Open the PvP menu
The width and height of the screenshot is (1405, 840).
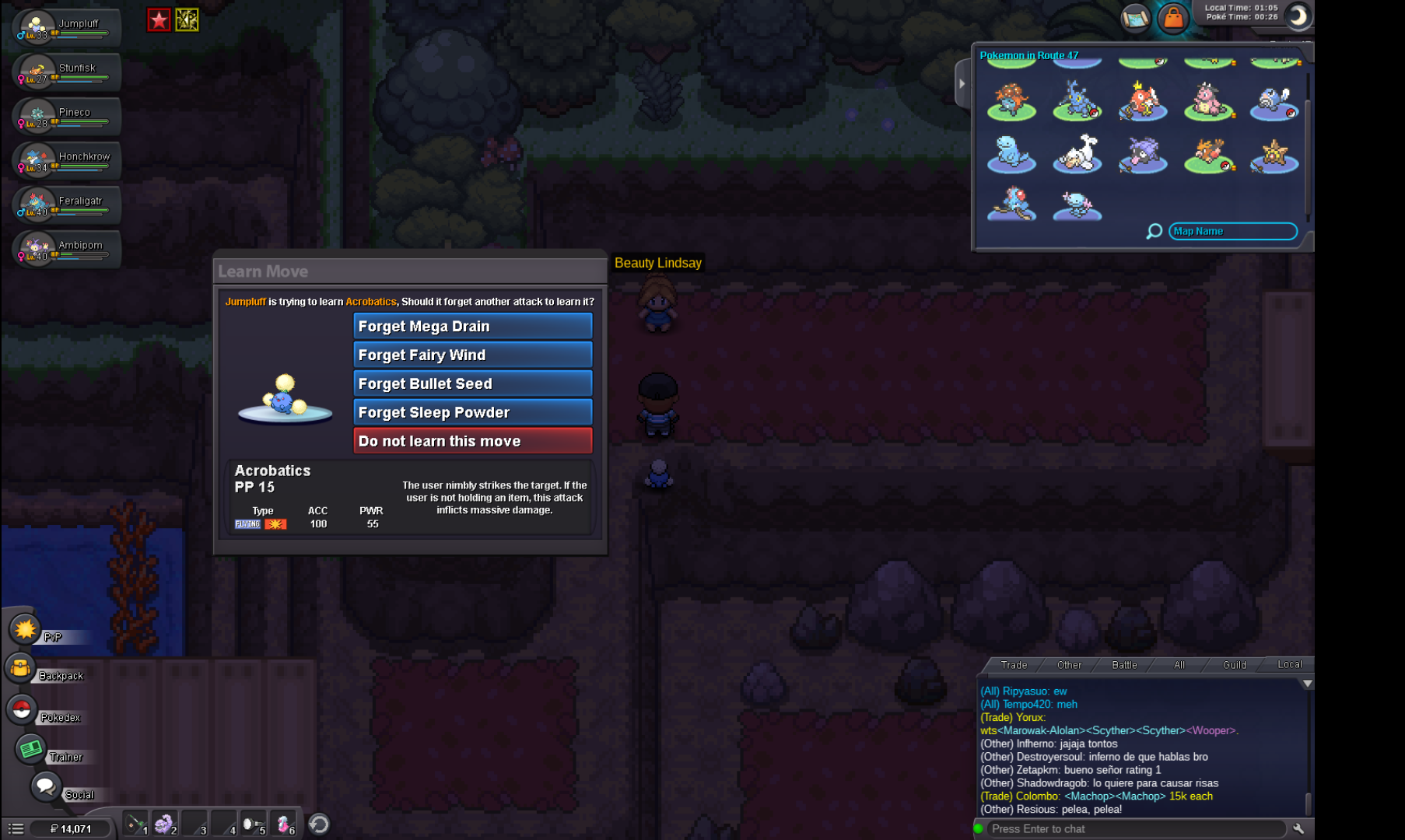(25, 628)
